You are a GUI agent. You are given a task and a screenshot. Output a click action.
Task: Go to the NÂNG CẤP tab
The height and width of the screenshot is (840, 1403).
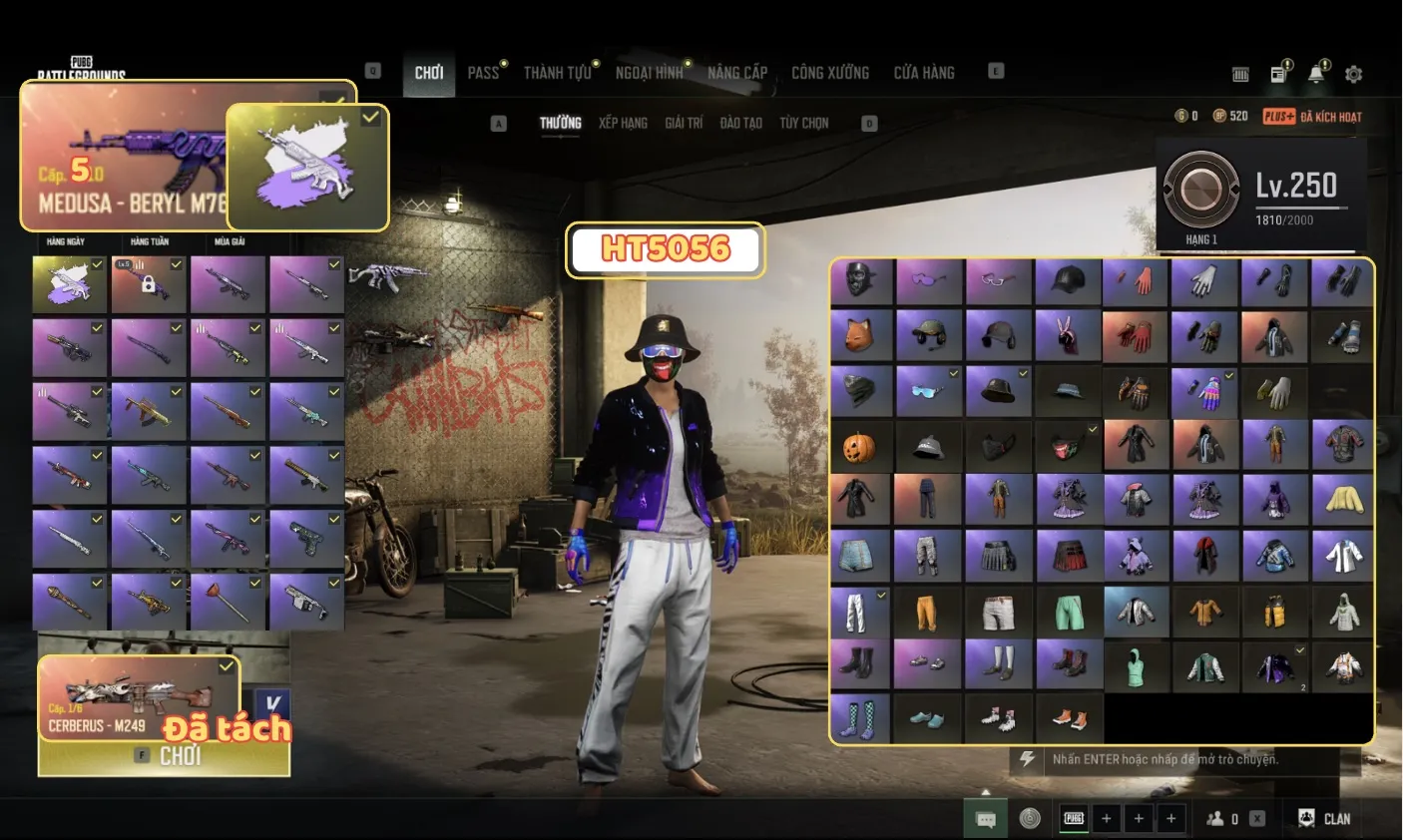(x=737, y=73)
